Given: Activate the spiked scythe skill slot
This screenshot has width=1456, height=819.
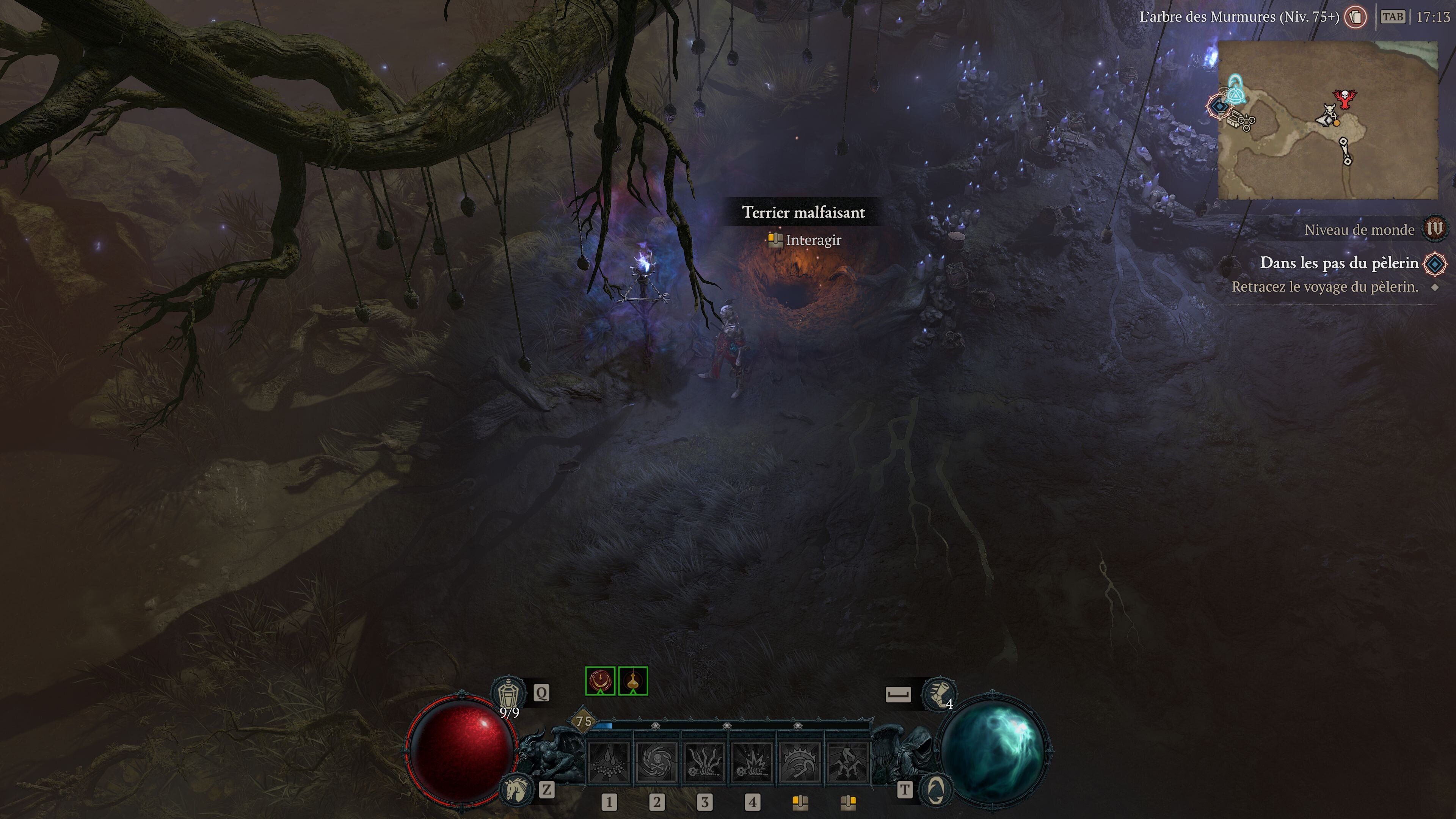Looking at the screenshot, I should click(x=800, y=763).
